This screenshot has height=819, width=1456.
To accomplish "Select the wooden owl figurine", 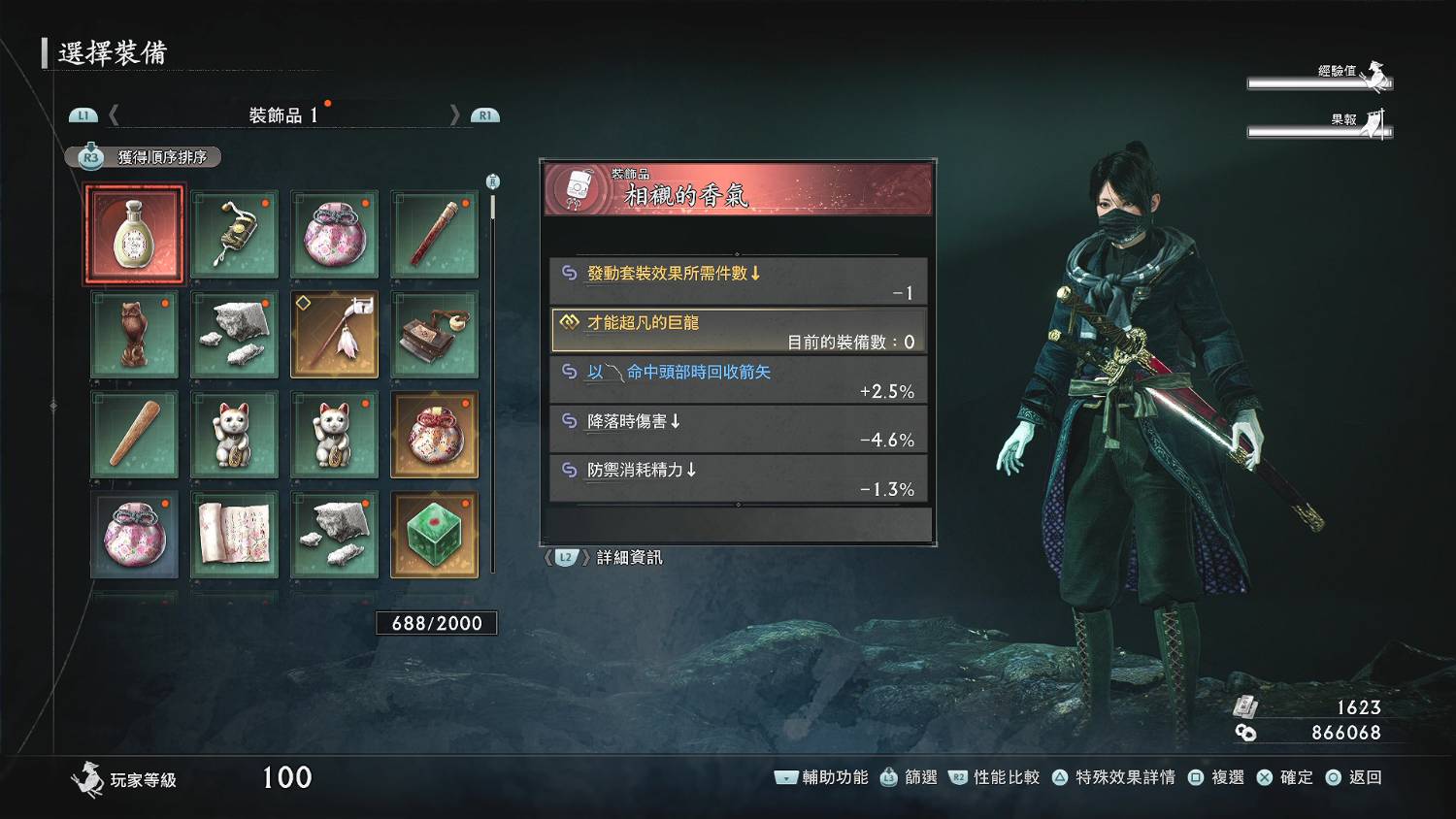I will [134, 335].
